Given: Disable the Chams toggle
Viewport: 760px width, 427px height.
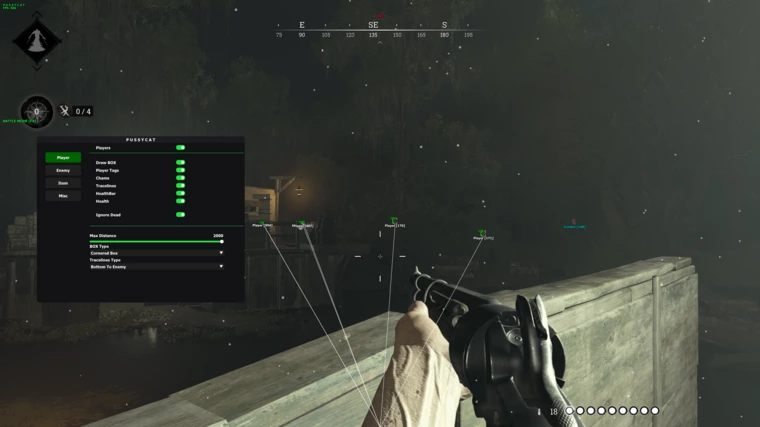Looking at the screenshot, I should click(181, 178).
